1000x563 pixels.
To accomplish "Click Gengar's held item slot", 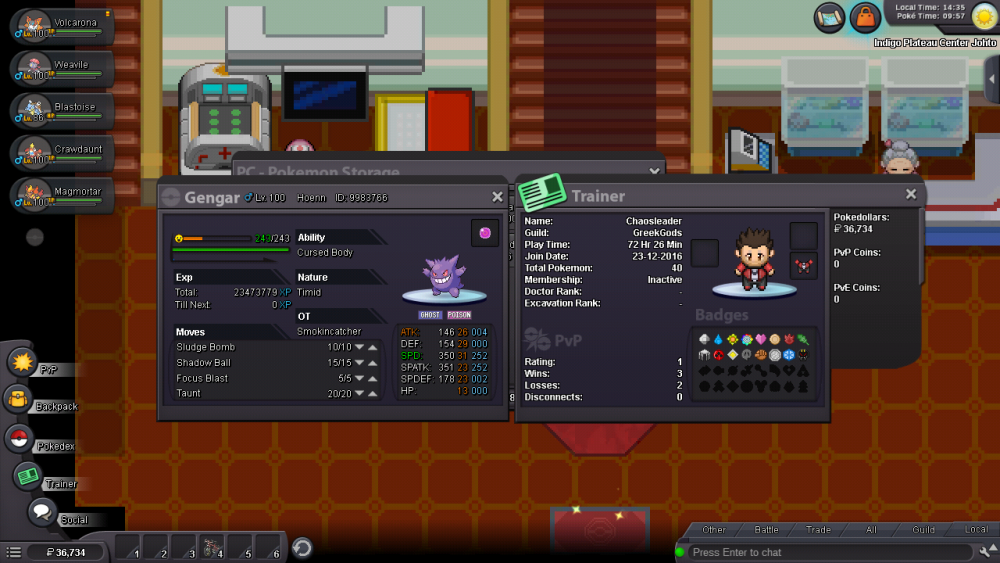I will click(x=485, y=233).
